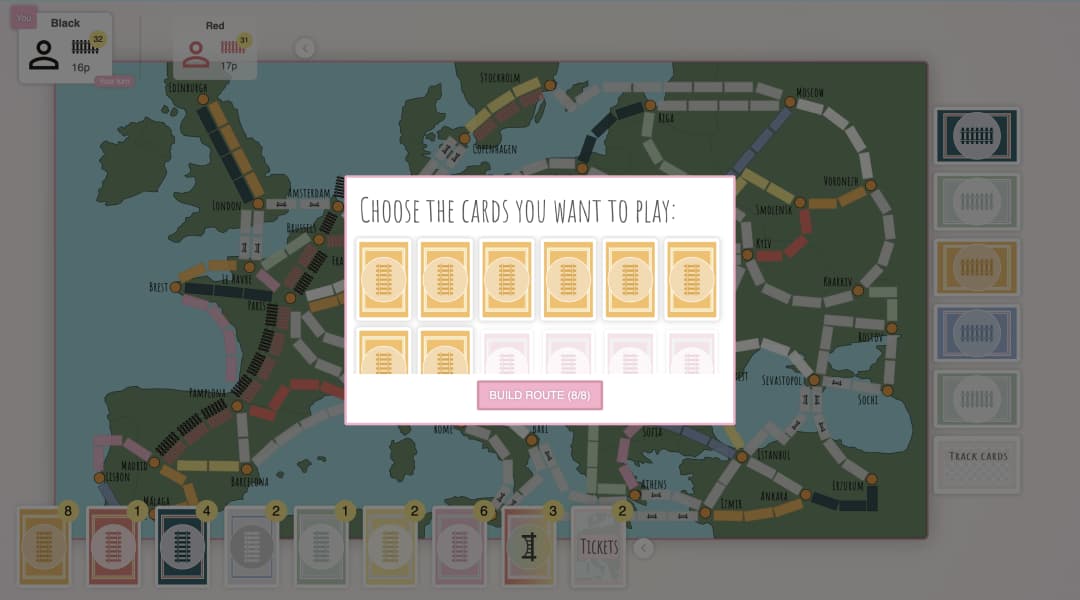Show the Black player's panel
The width and height of the screenshot is (1080, 600).
(65, 48)
